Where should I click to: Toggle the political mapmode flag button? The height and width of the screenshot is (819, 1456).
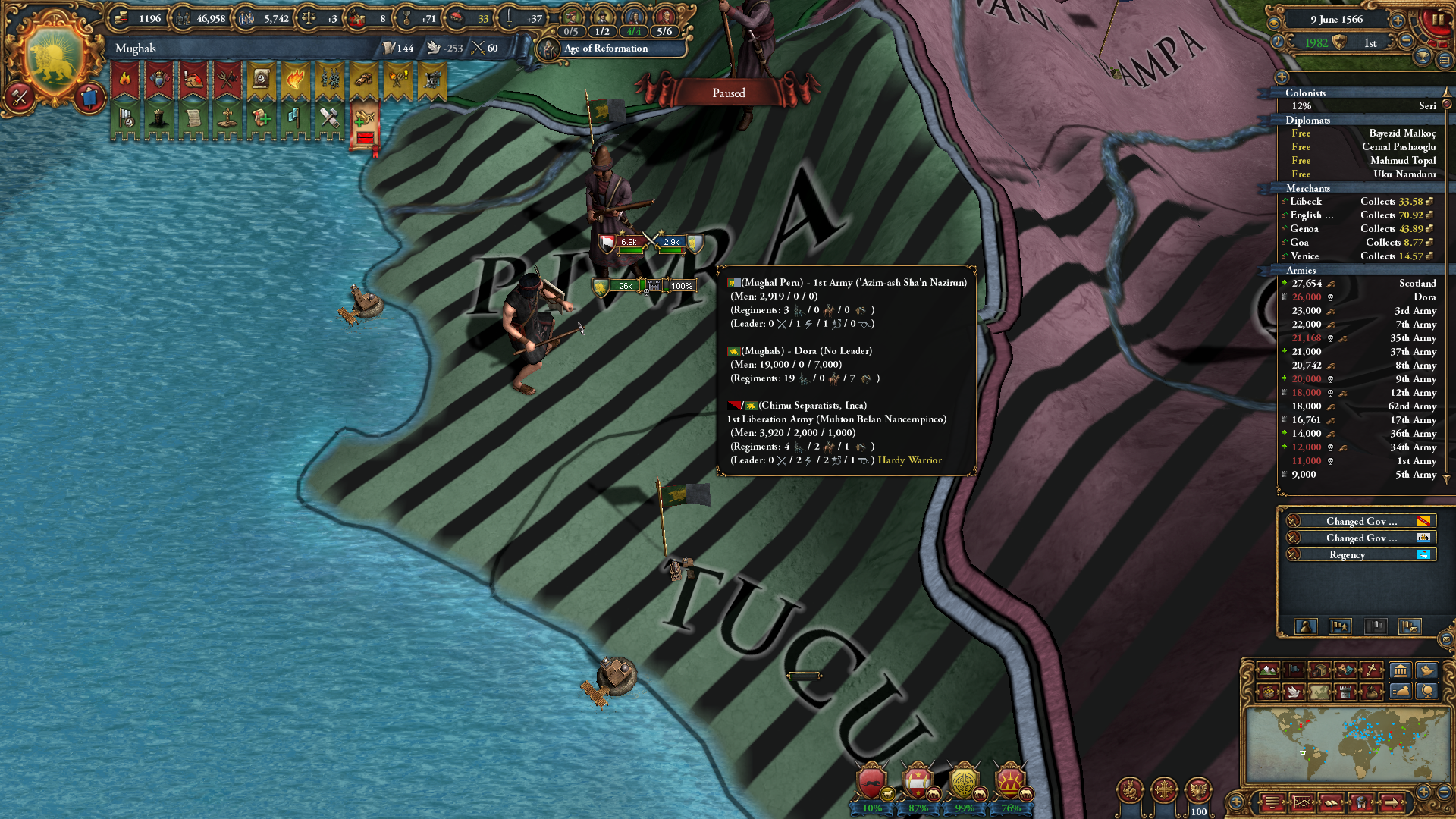coord(1293,670)
